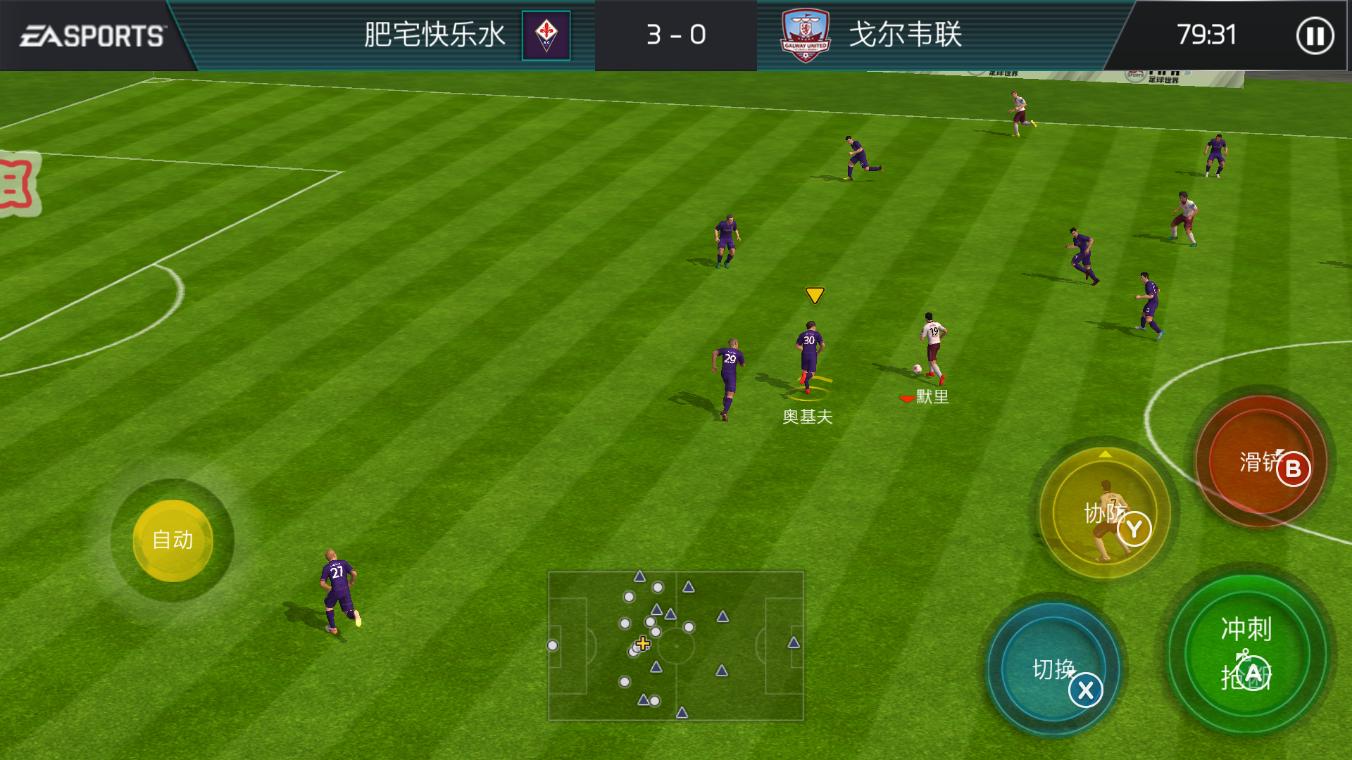Viewport: 1352px width, 760px height.
Task: Tap player 奥基夫 controlling the ball
Action: 810,355
